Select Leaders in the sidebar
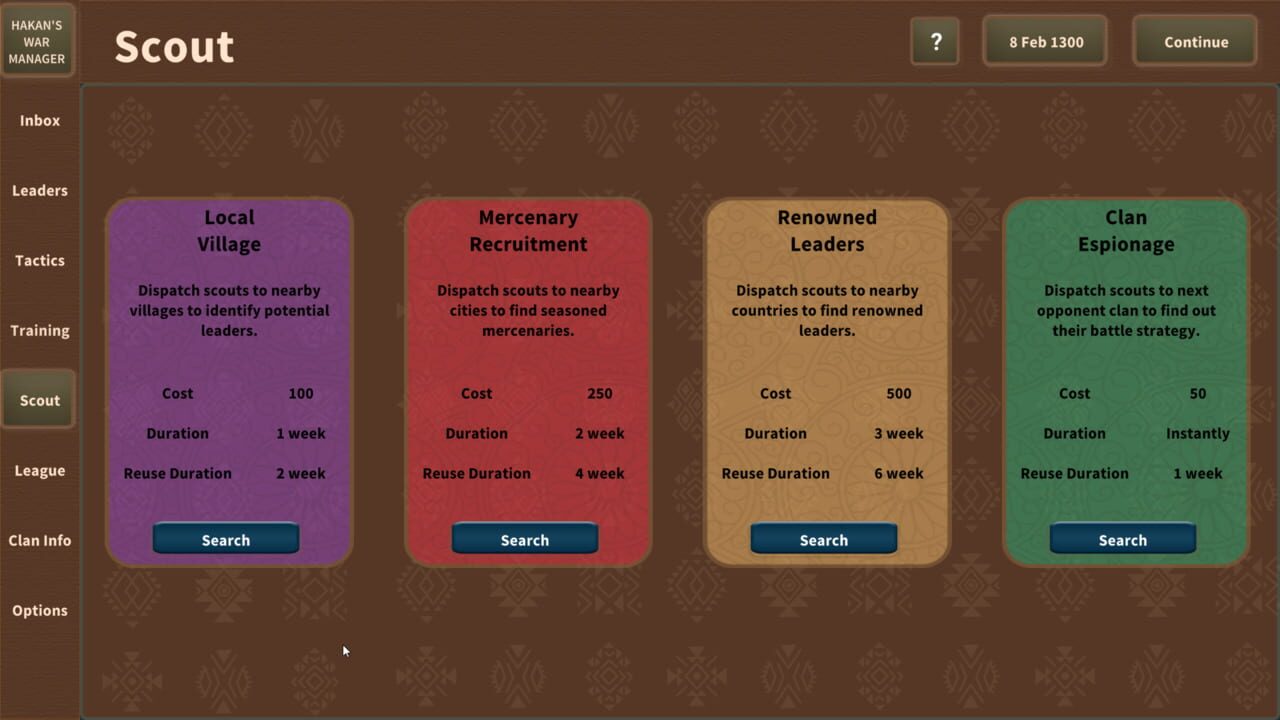The width and height of the screenshot is (1280, 720). [x=39, y=190]
